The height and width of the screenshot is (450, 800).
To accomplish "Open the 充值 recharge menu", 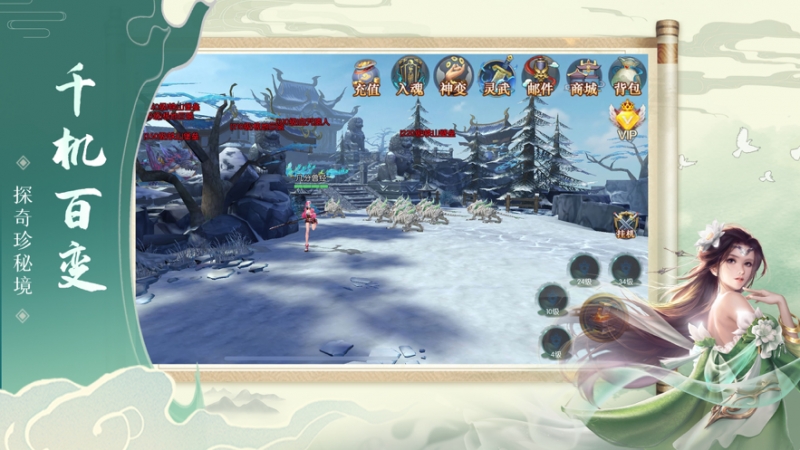I will (x=367, y=76).
